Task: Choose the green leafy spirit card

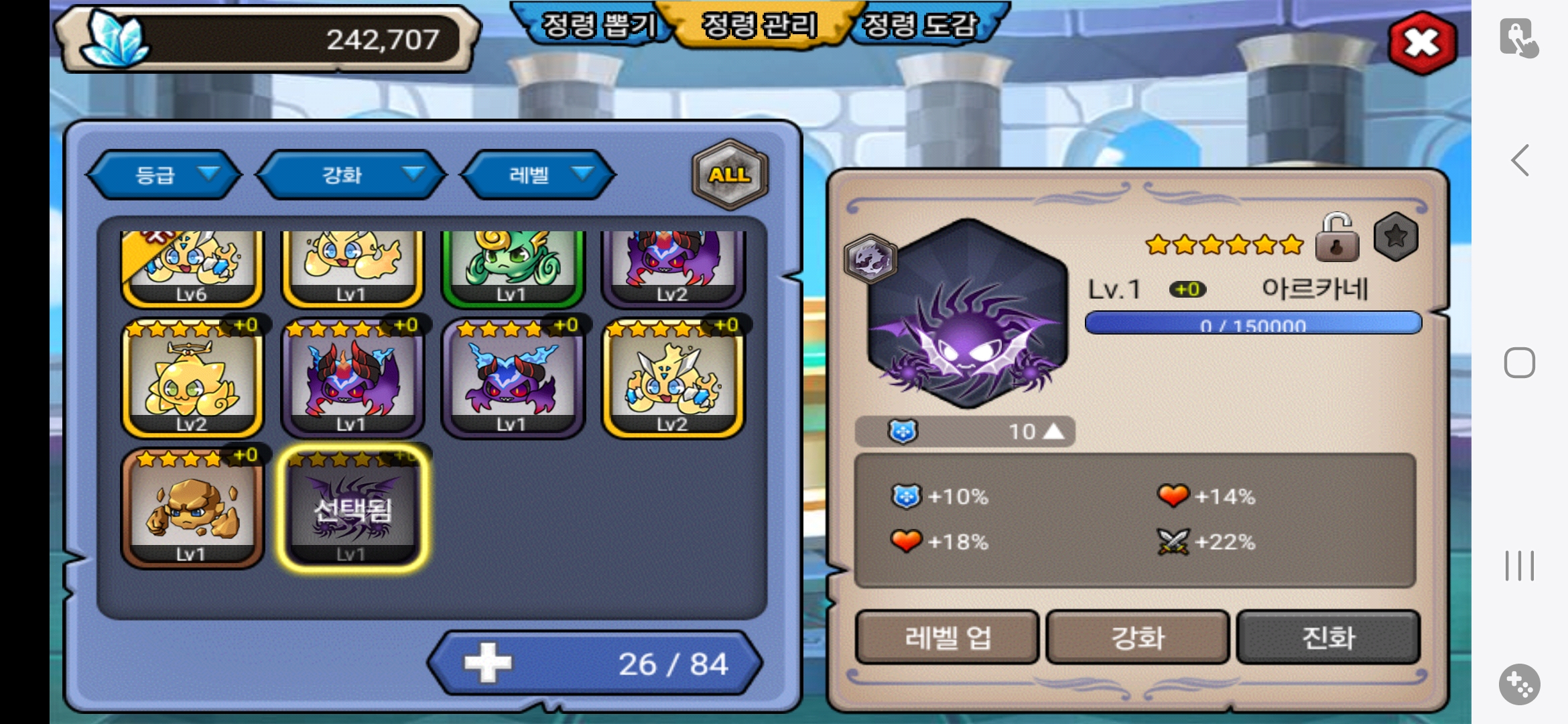Action: coord(512,267)
